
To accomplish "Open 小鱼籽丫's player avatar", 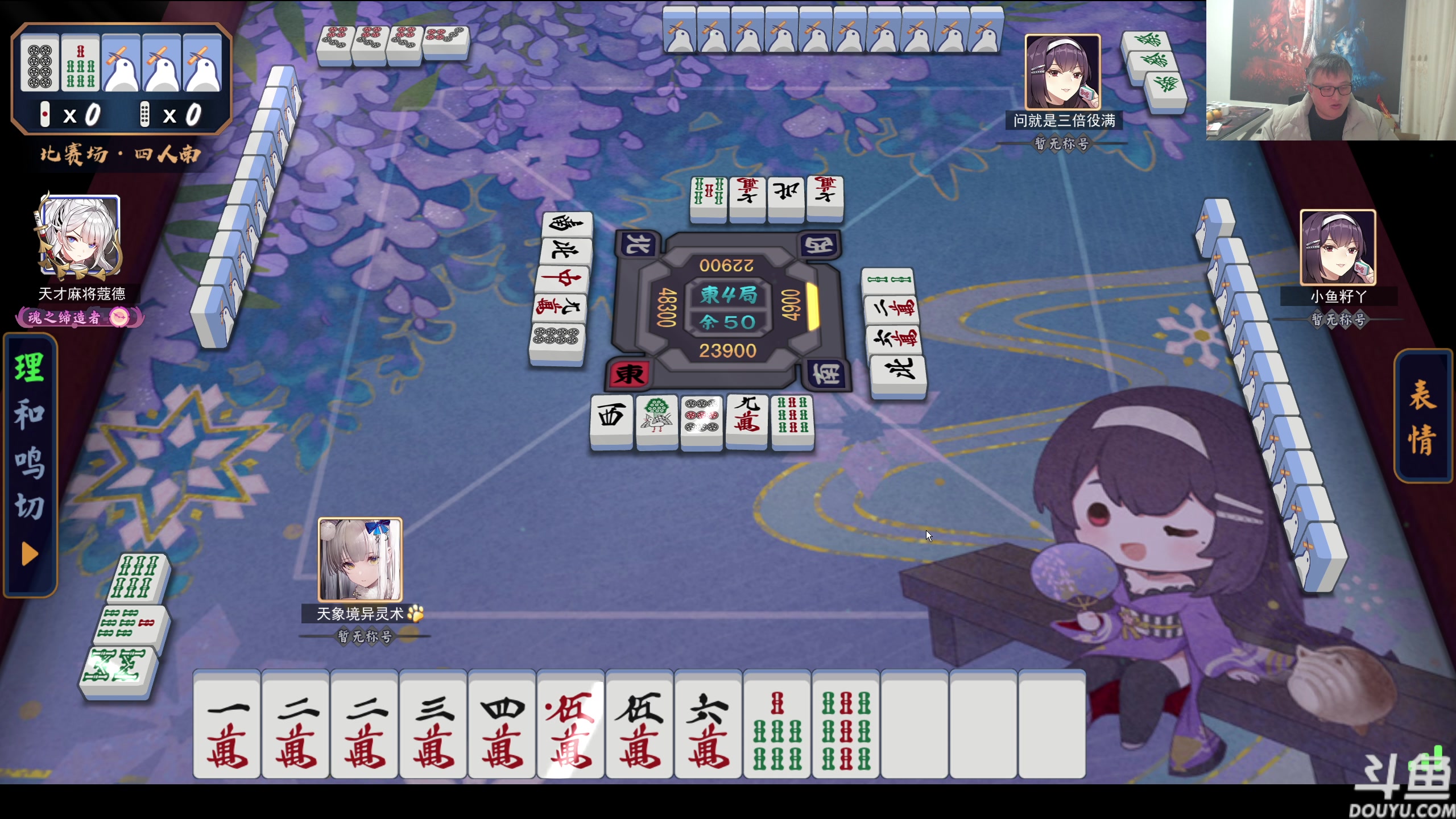I will click(x=1338, y=247).
